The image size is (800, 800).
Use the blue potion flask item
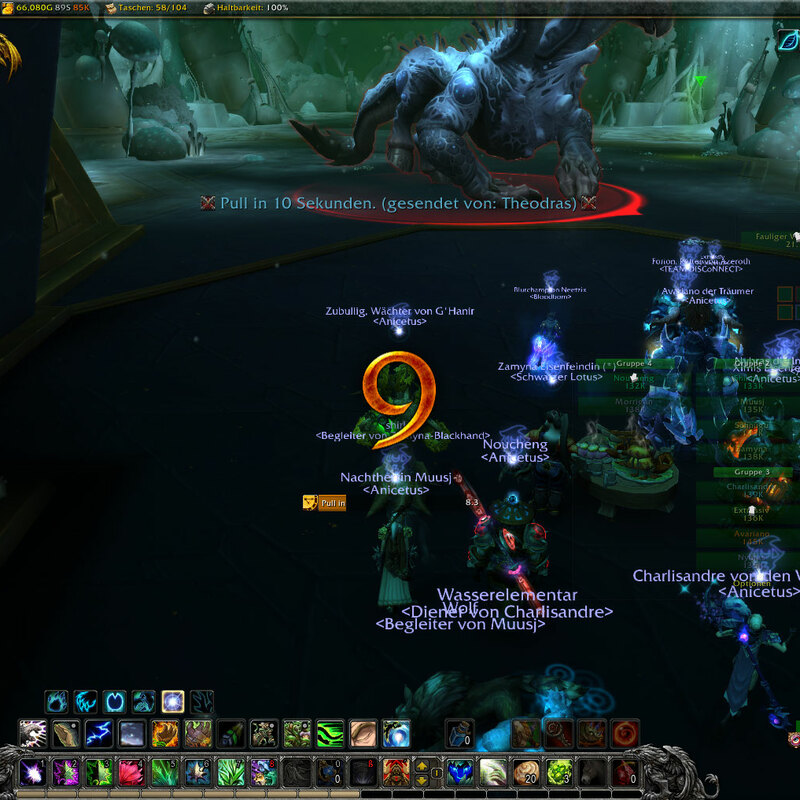tap(459, 734)
